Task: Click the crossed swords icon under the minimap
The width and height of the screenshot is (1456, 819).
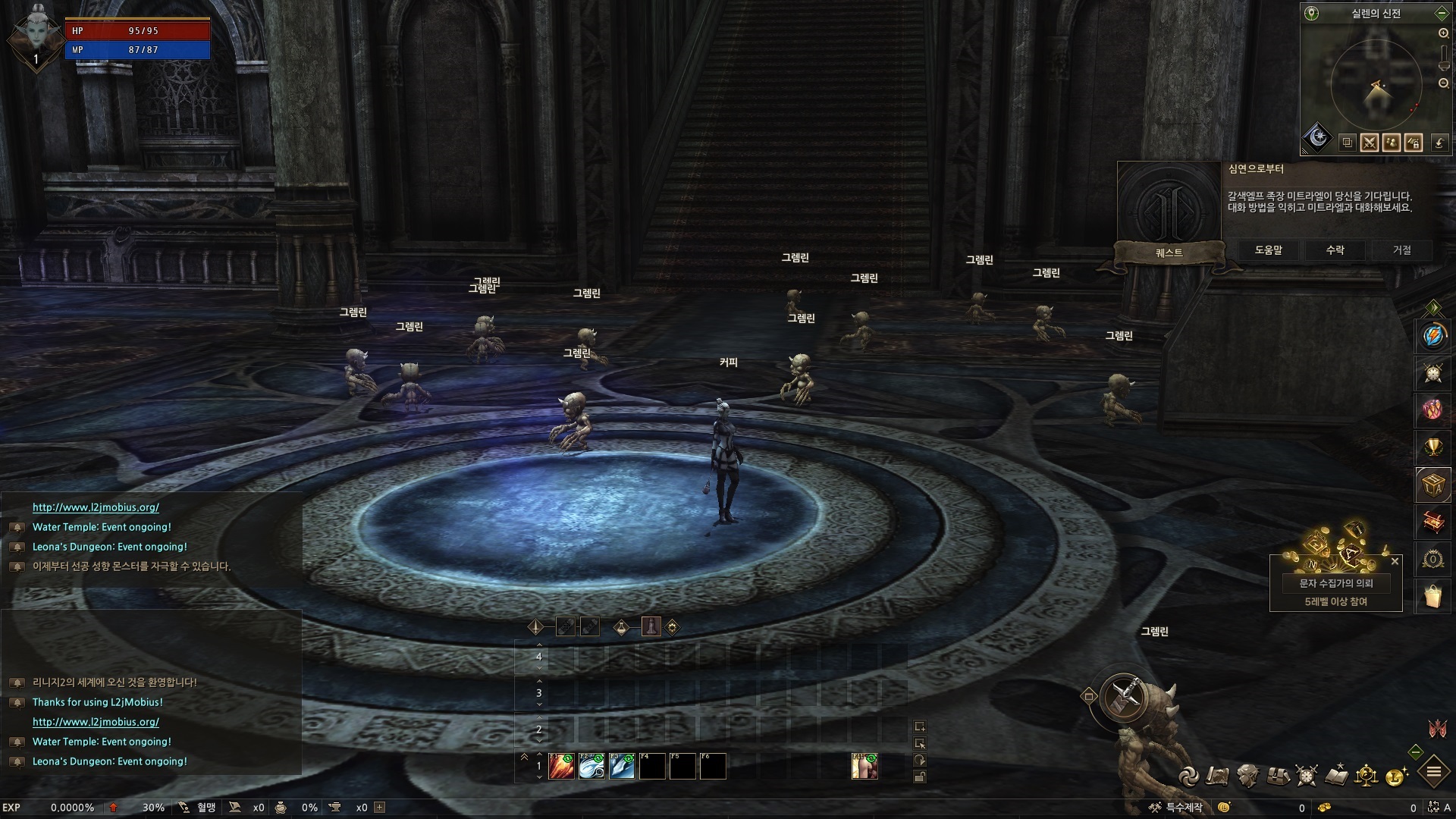Action: (x=1370, y=143)
